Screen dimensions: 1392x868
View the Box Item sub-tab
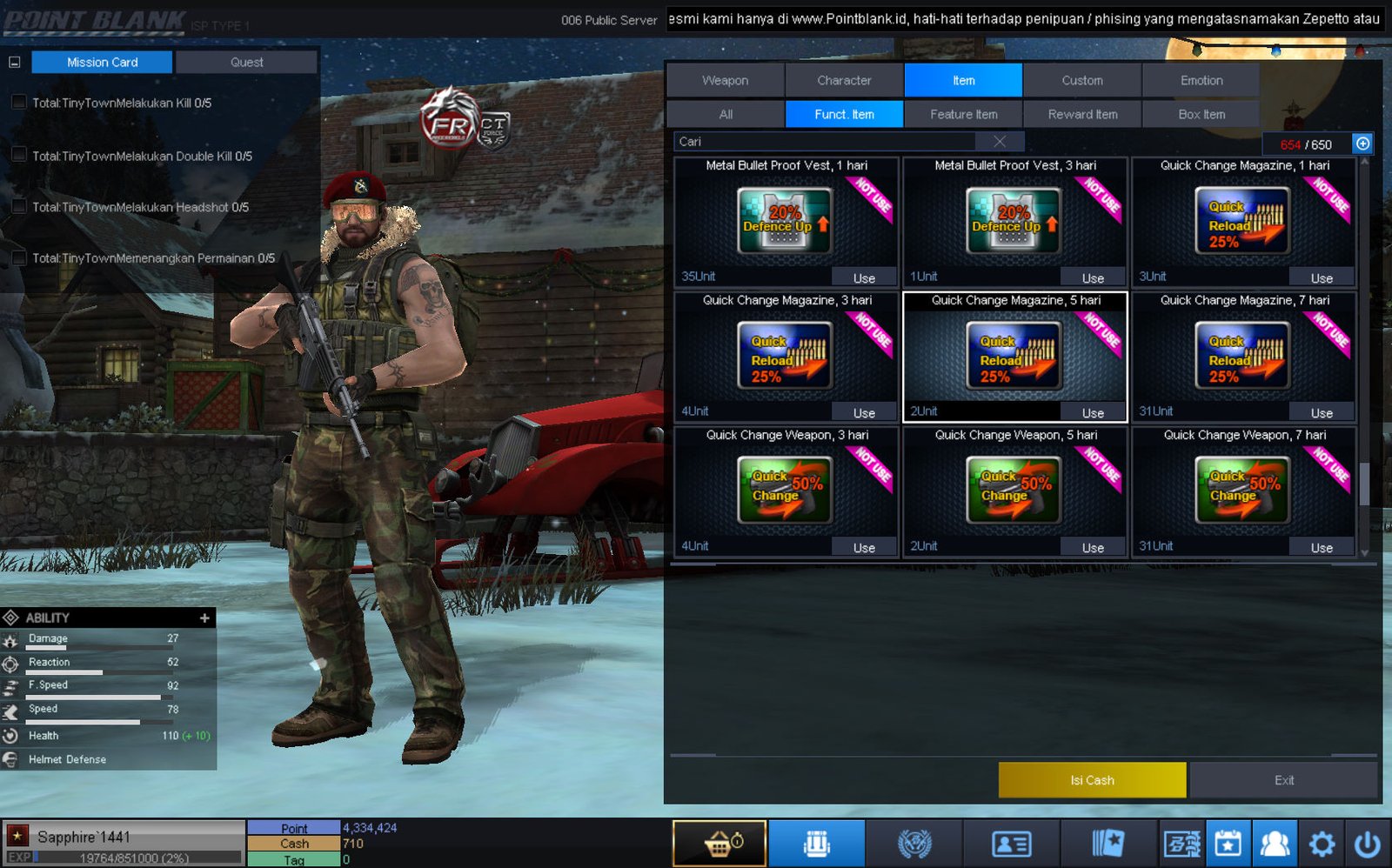(1201, 114)
